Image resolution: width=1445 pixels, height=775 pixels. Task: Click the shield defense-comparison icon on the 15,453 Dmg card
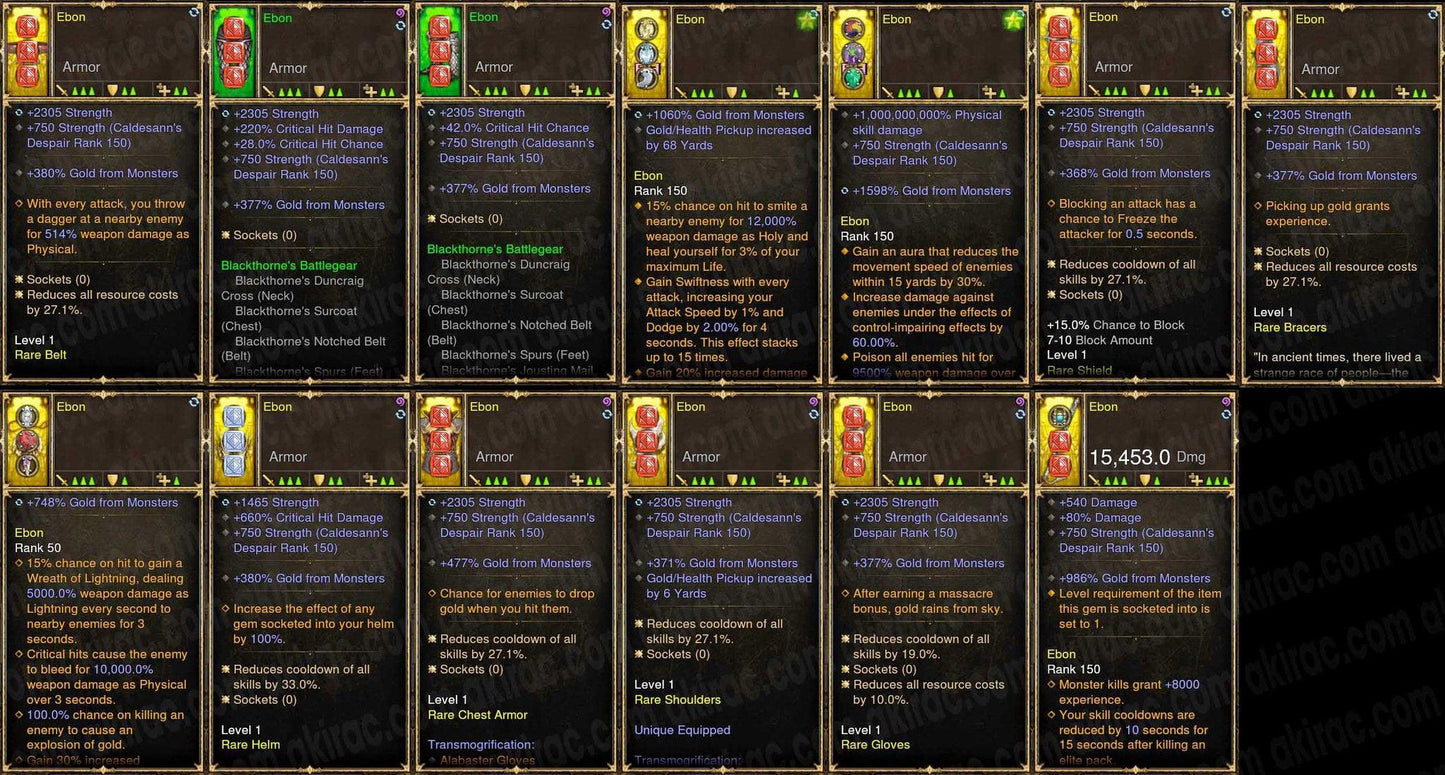coord(1145,480)
